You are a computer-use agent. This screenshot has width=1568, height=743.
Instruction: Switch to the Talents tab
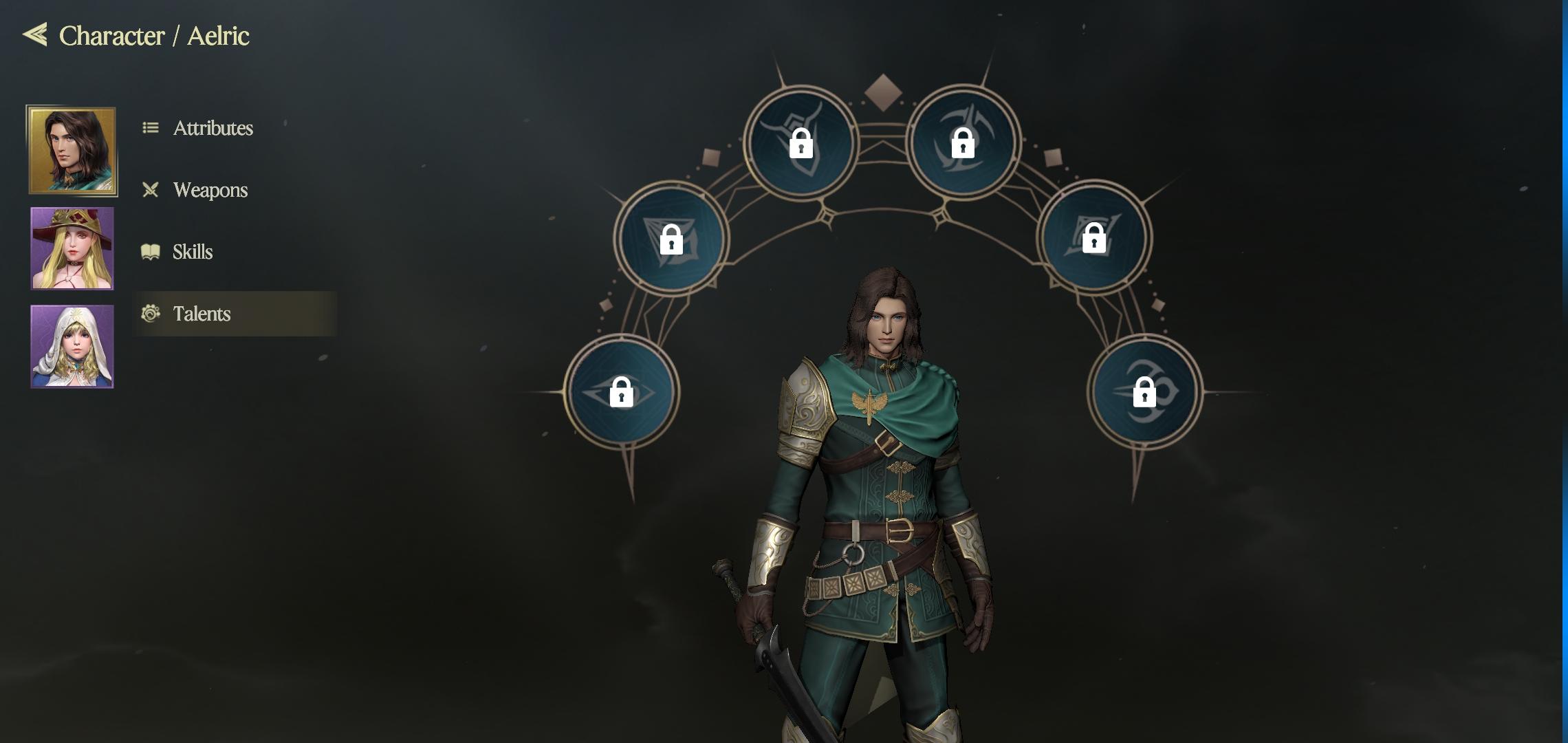[x=202, y=314]
